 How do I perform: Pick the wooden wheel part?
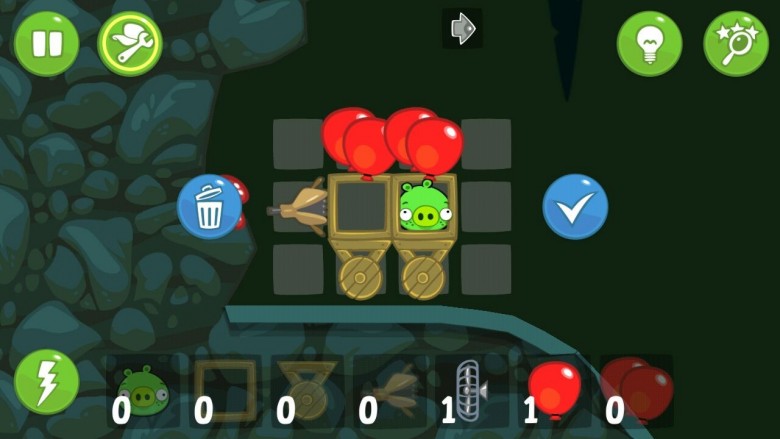(306, 389)
